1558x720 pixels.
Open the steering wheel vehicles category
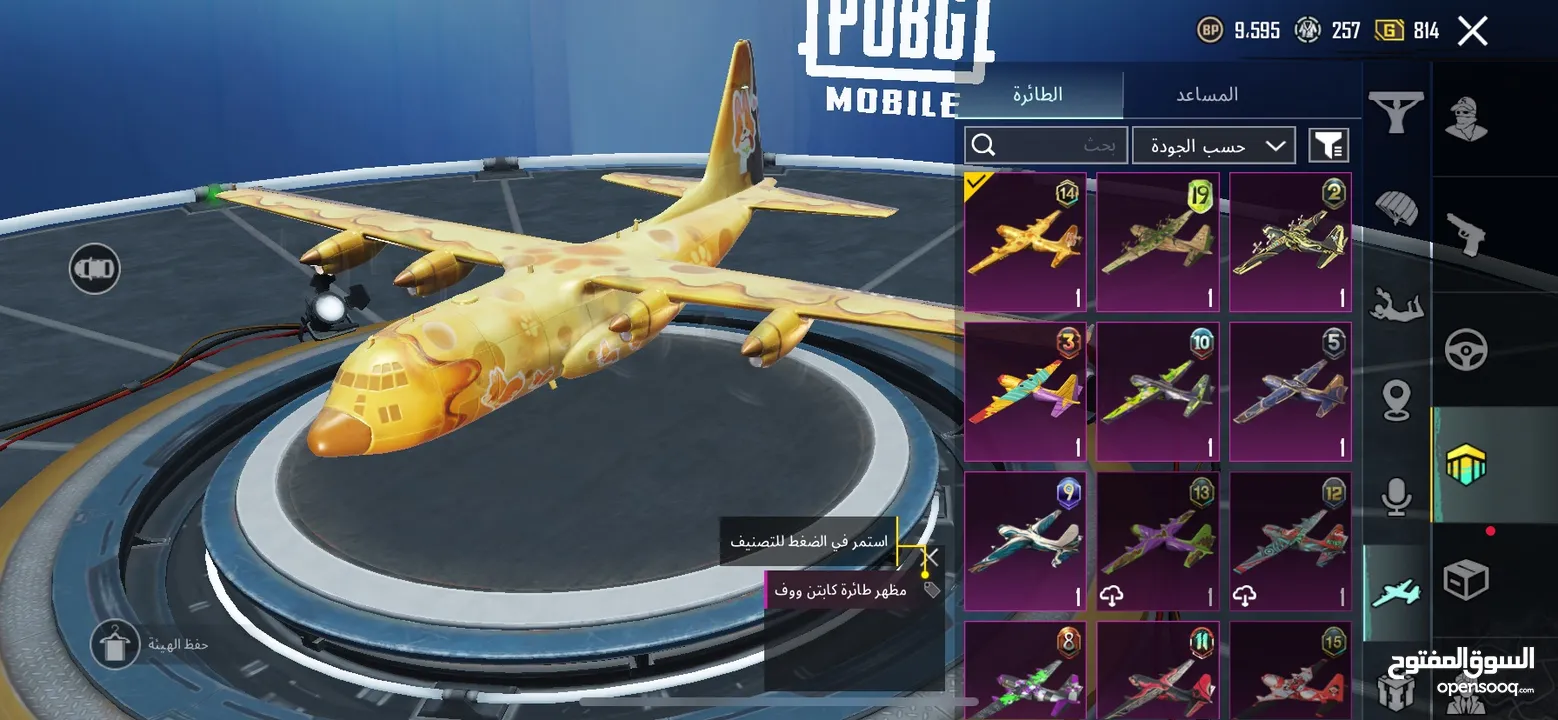pyautogui.click(x=1466, y=350)
